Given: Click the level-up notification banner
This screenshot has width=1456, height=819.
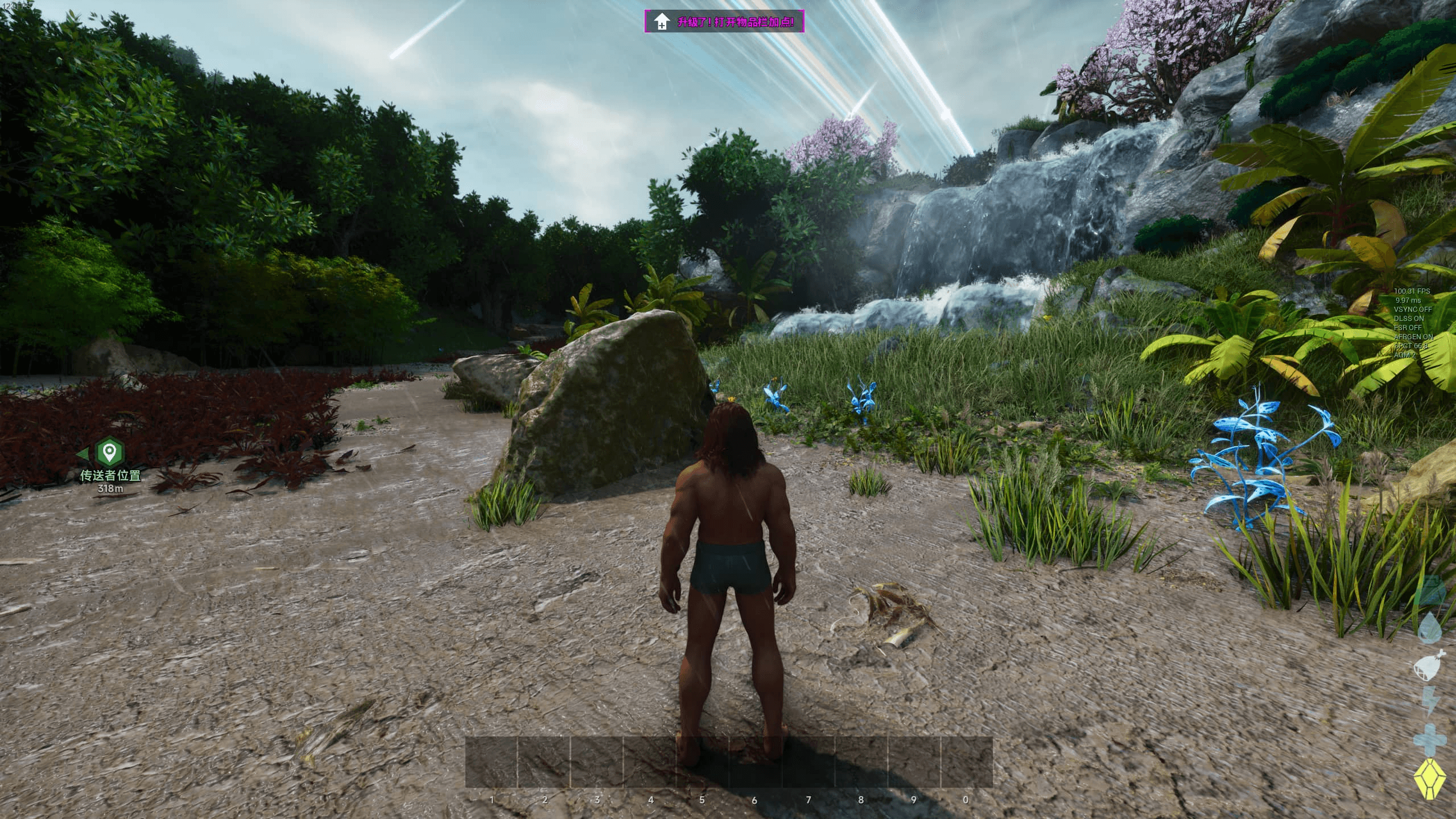Looking at the screenshot, I should (724, 22).
